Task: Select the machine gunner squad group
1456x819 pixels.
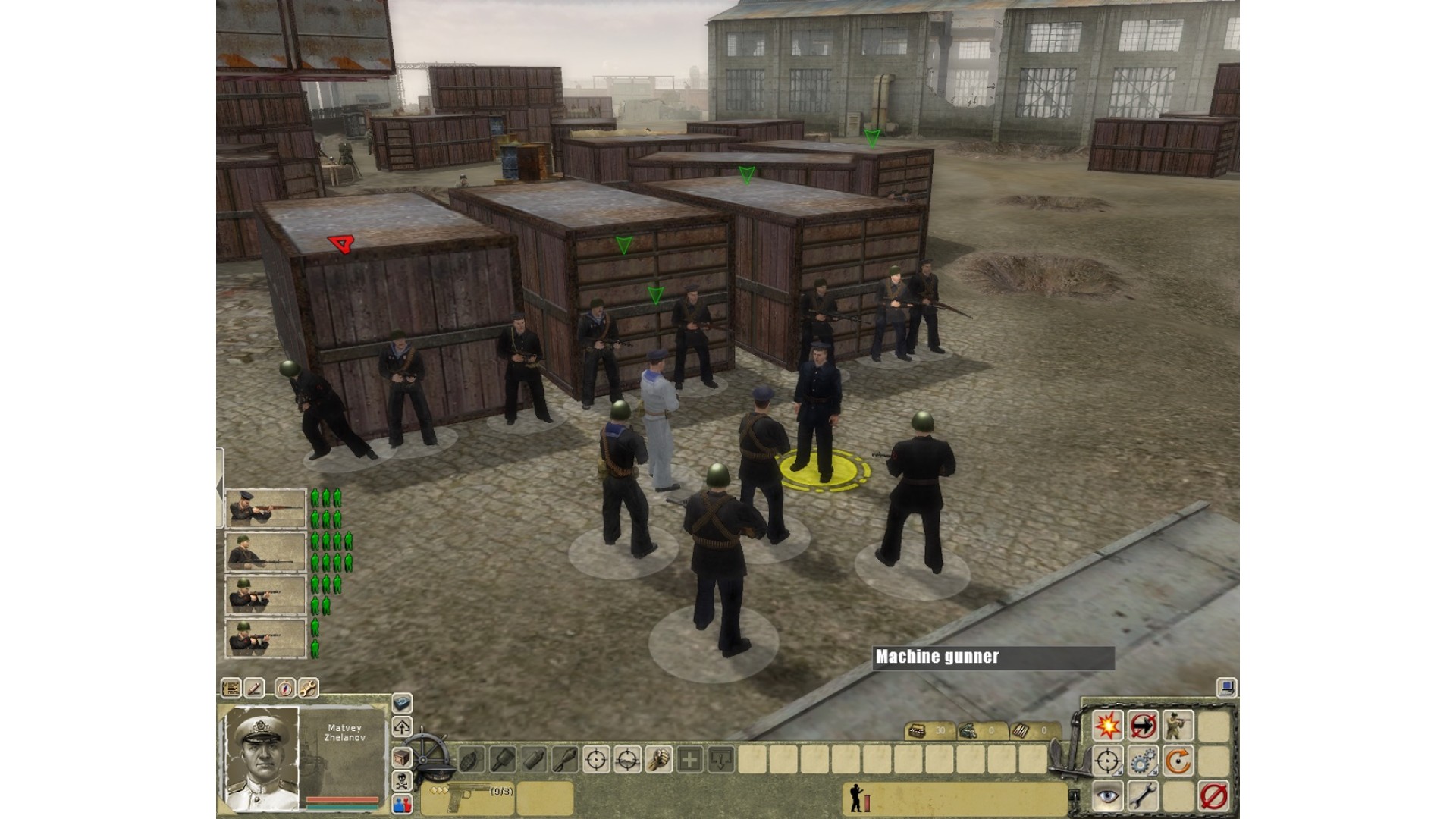Action: point(265,551)
